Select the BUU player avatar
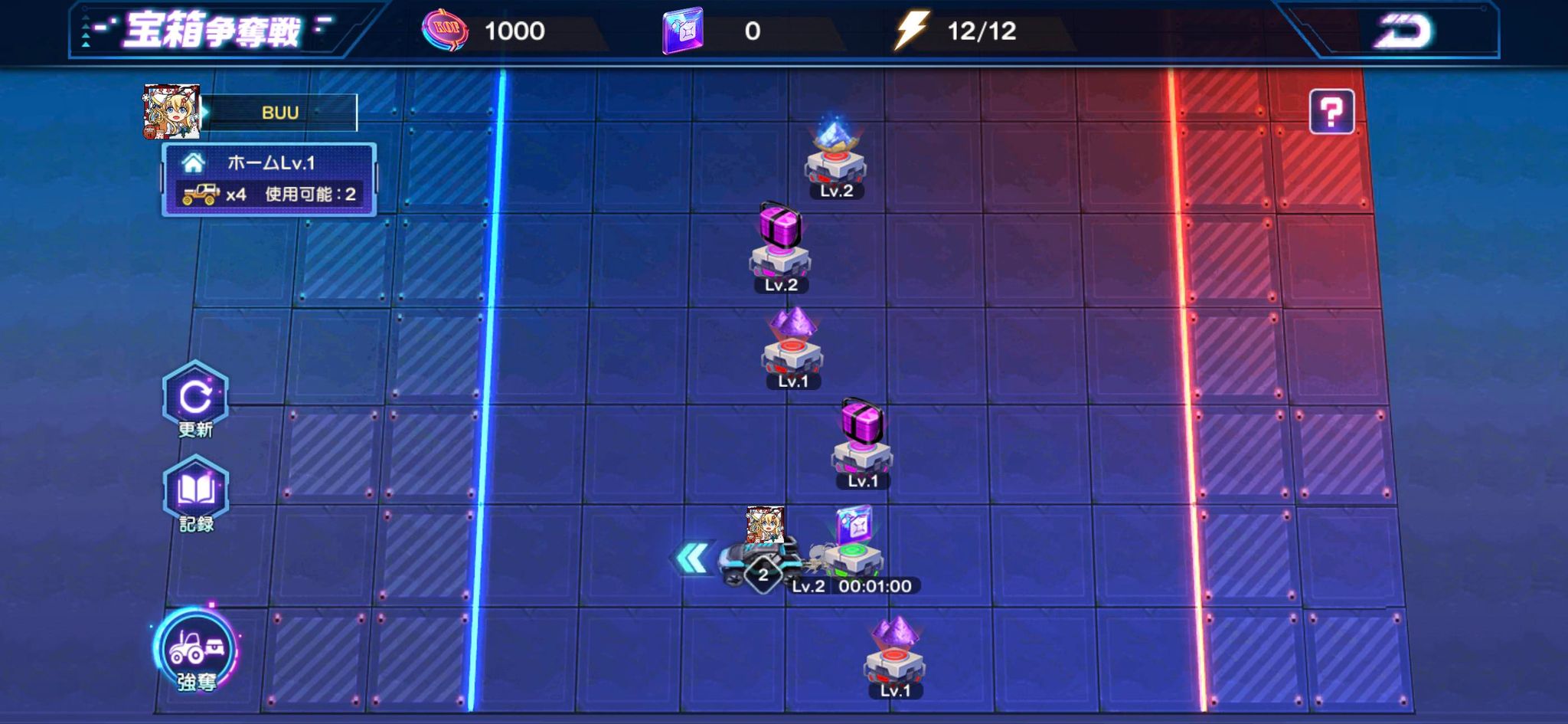The height and width of the screenshot is (724, 1568). pos(172,112)
